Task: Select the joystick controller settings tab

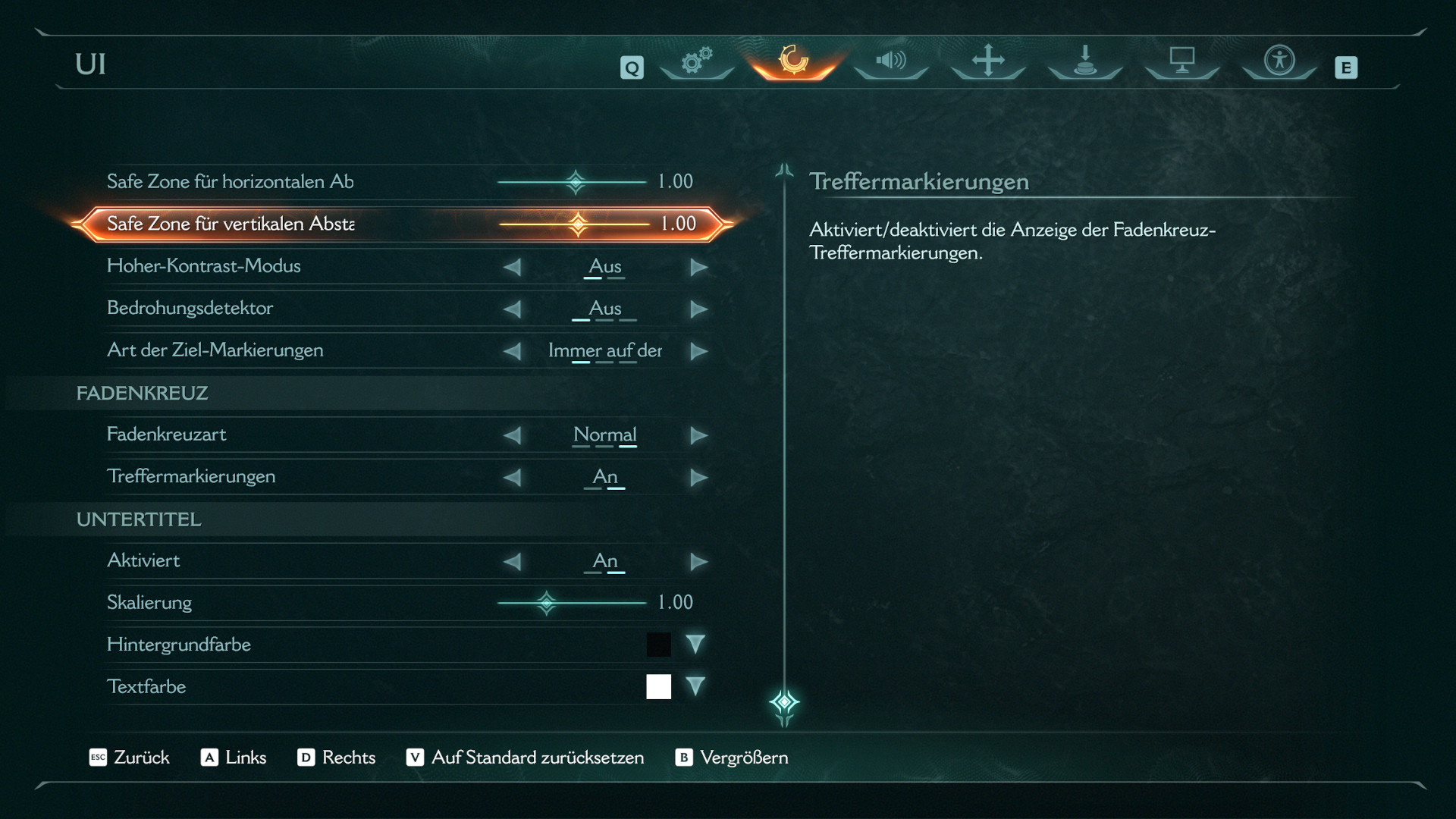Action: coord(1085,61)
